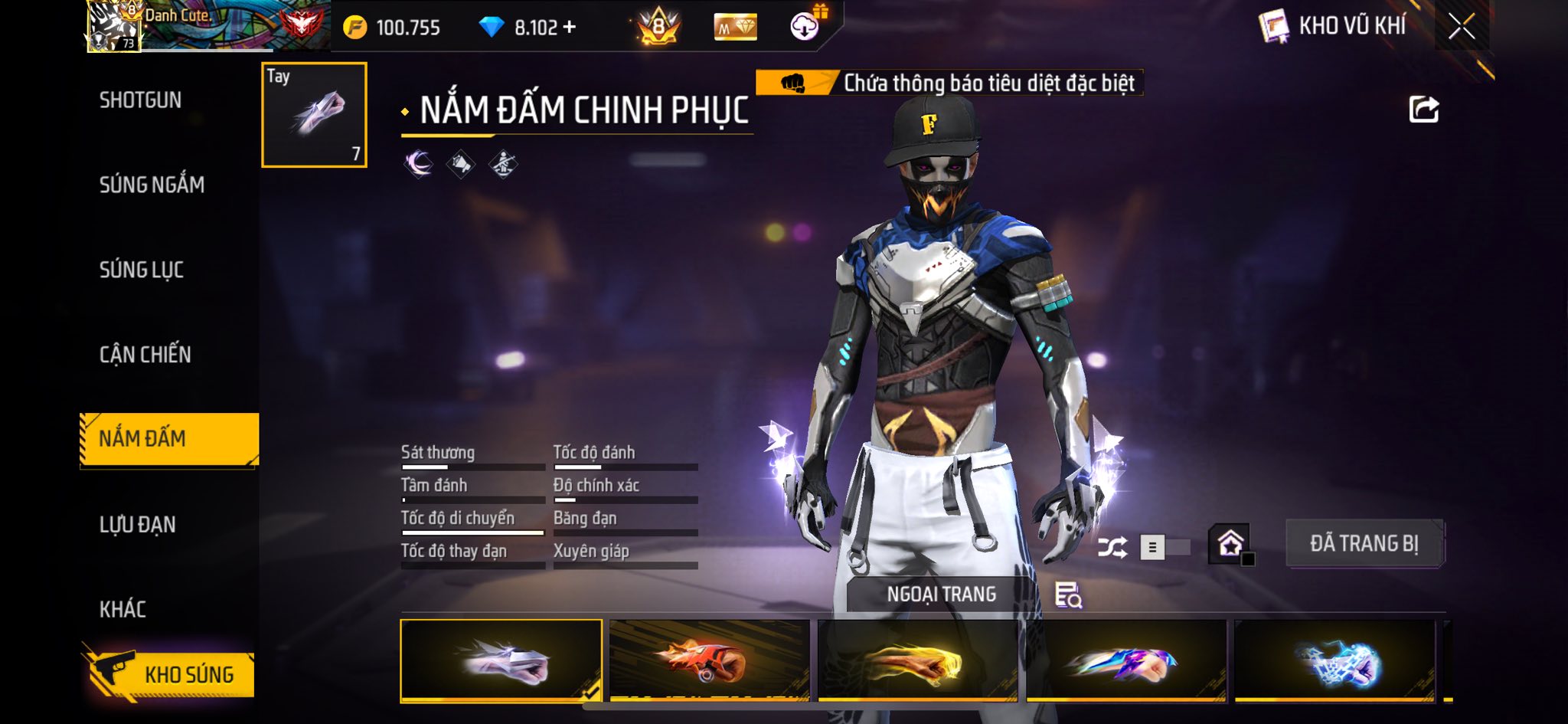Add more diamonds with the plus button

pyautogui.click(x=569, y=27)
